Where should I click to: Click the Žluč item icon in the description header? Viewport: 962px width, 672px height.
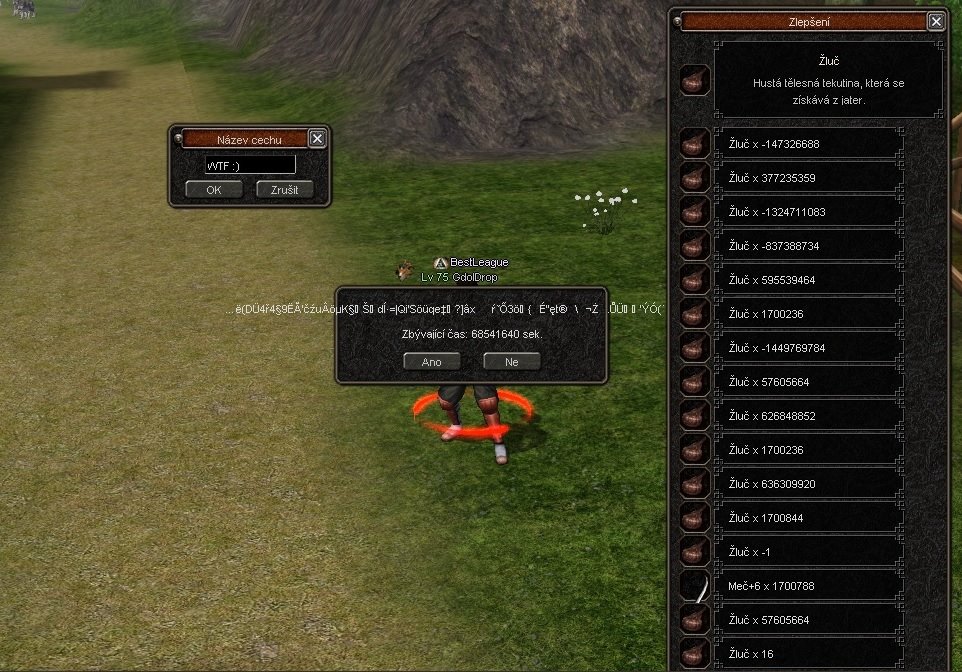coord(695,80)
